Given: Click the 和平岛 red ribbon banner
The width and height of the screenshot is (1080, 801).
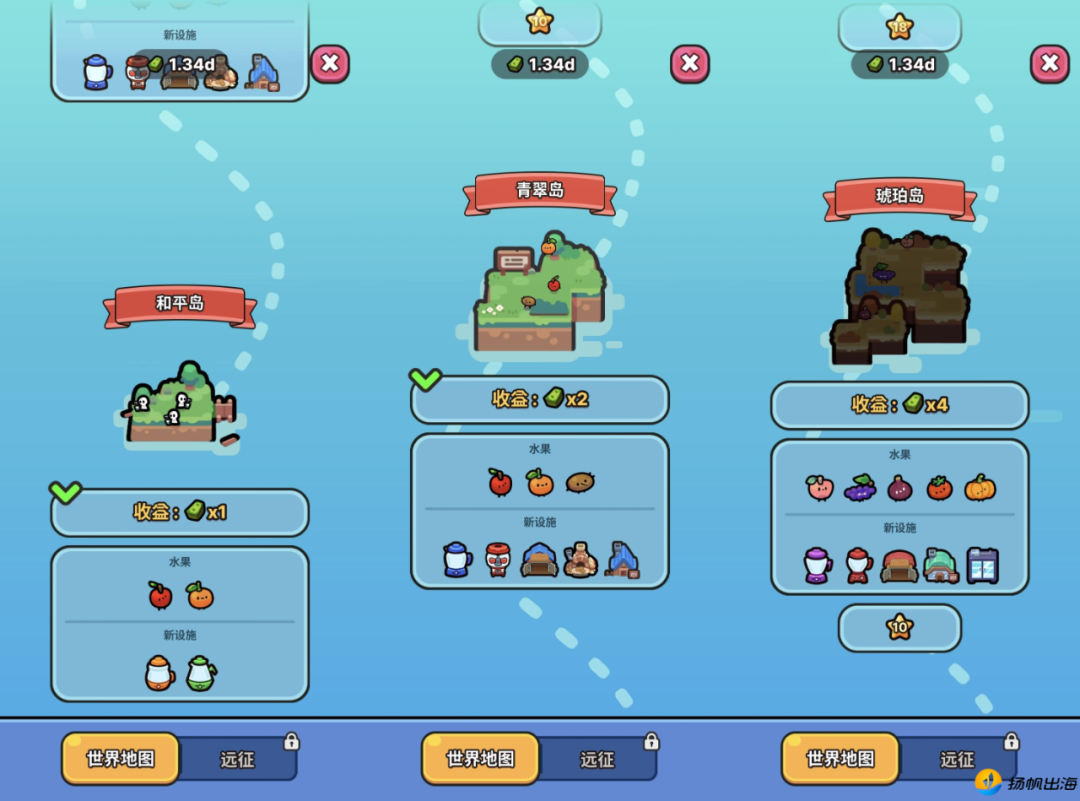Looking at the screenshot, I should coord(180,304).
